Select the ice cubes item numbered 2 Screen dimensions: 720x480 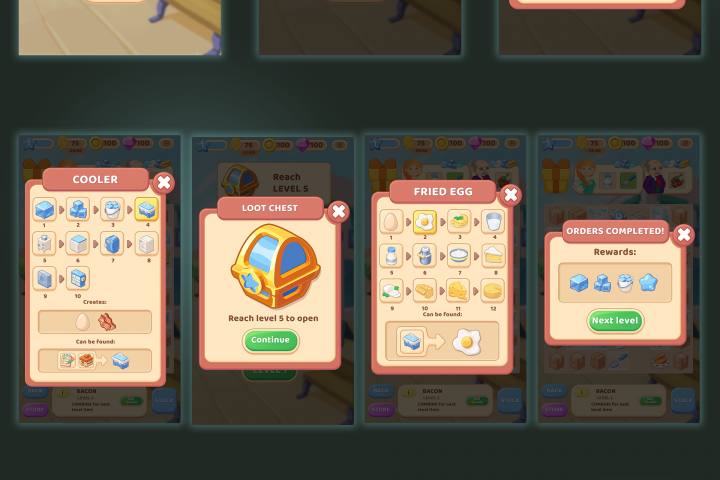click(79, 210)
